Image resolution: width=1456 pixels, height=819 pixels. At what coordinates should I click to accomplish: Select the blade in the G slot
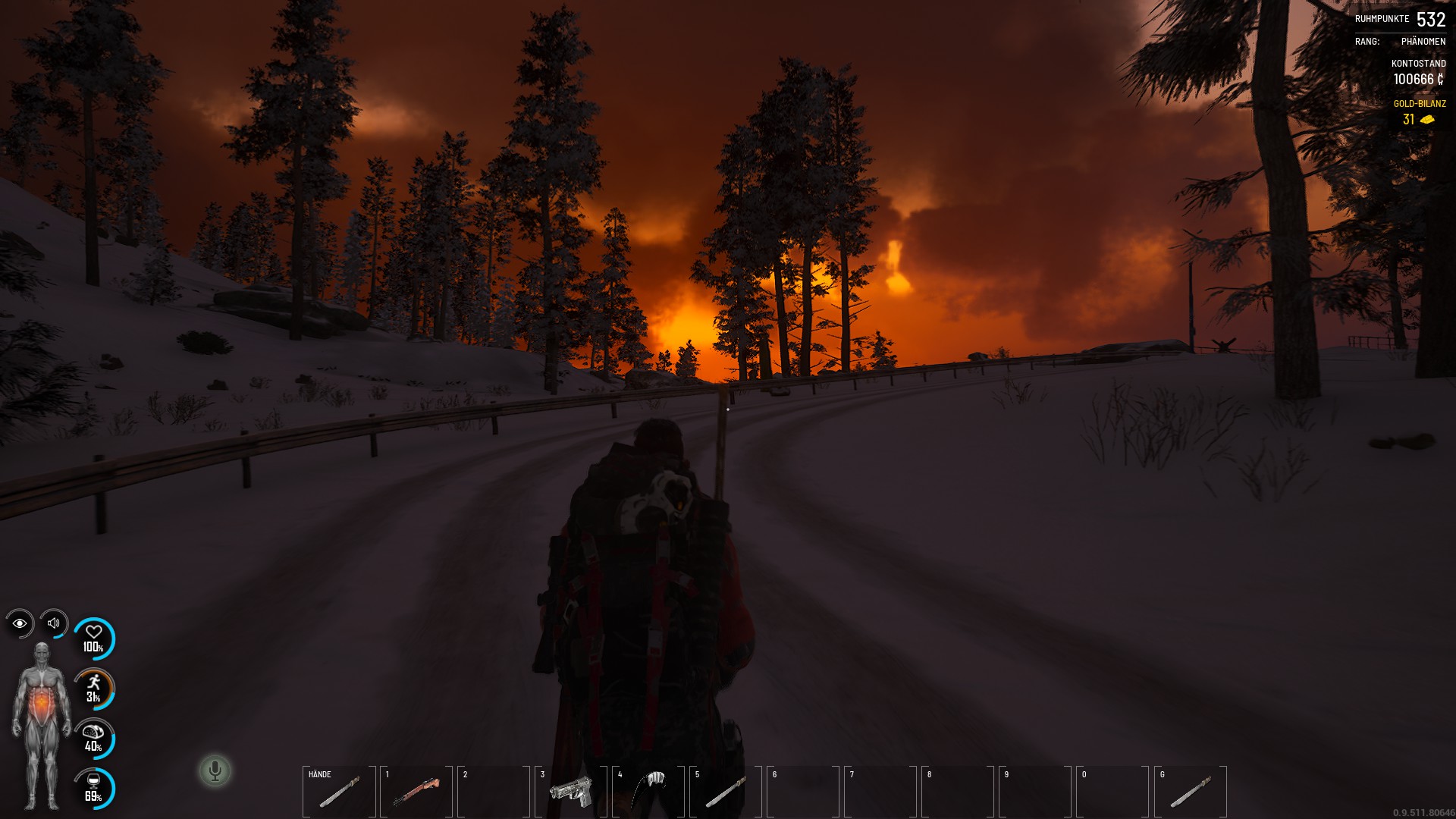[1190, 792]
